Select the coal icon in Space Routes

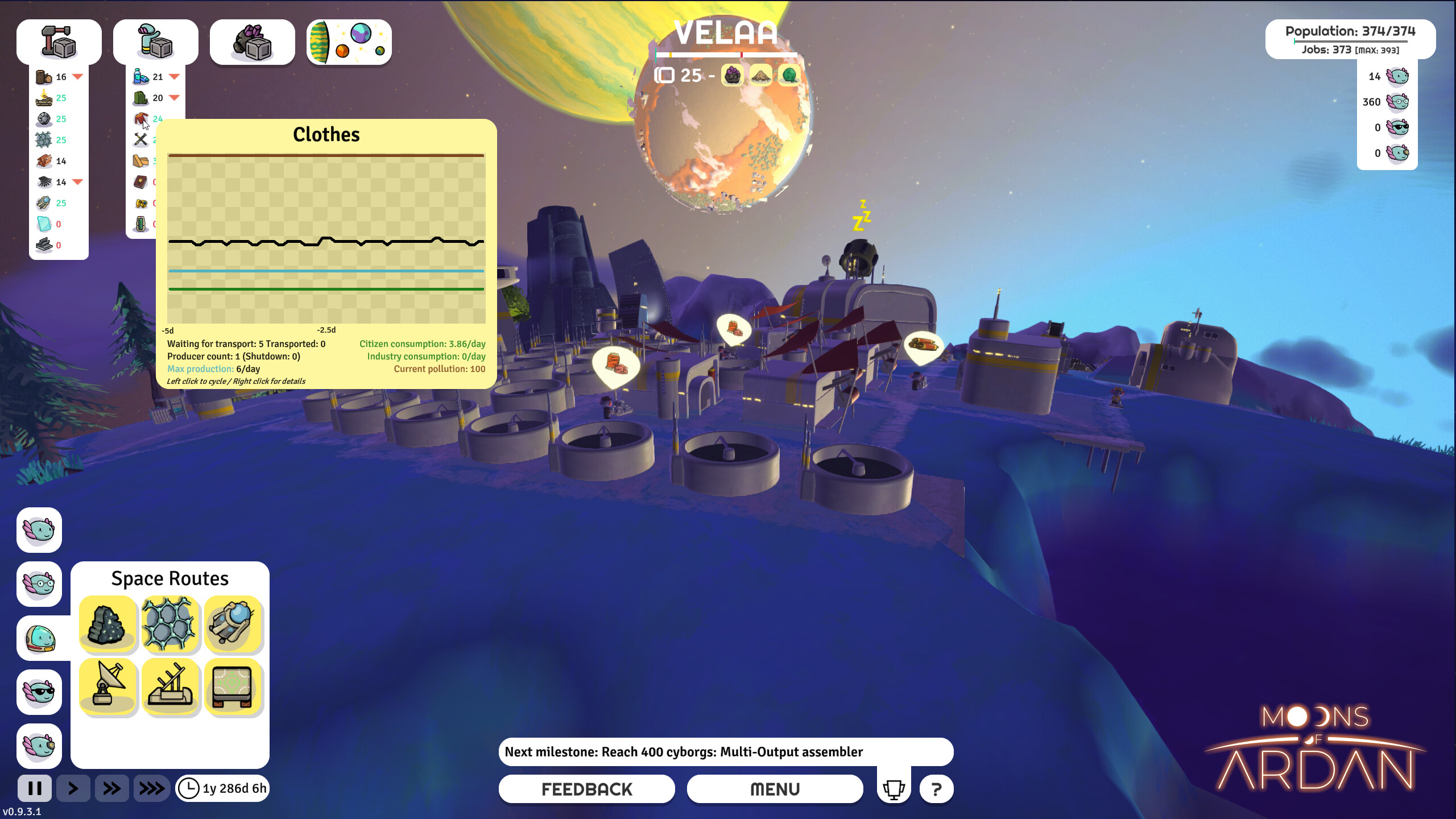[x=108, y=624]
